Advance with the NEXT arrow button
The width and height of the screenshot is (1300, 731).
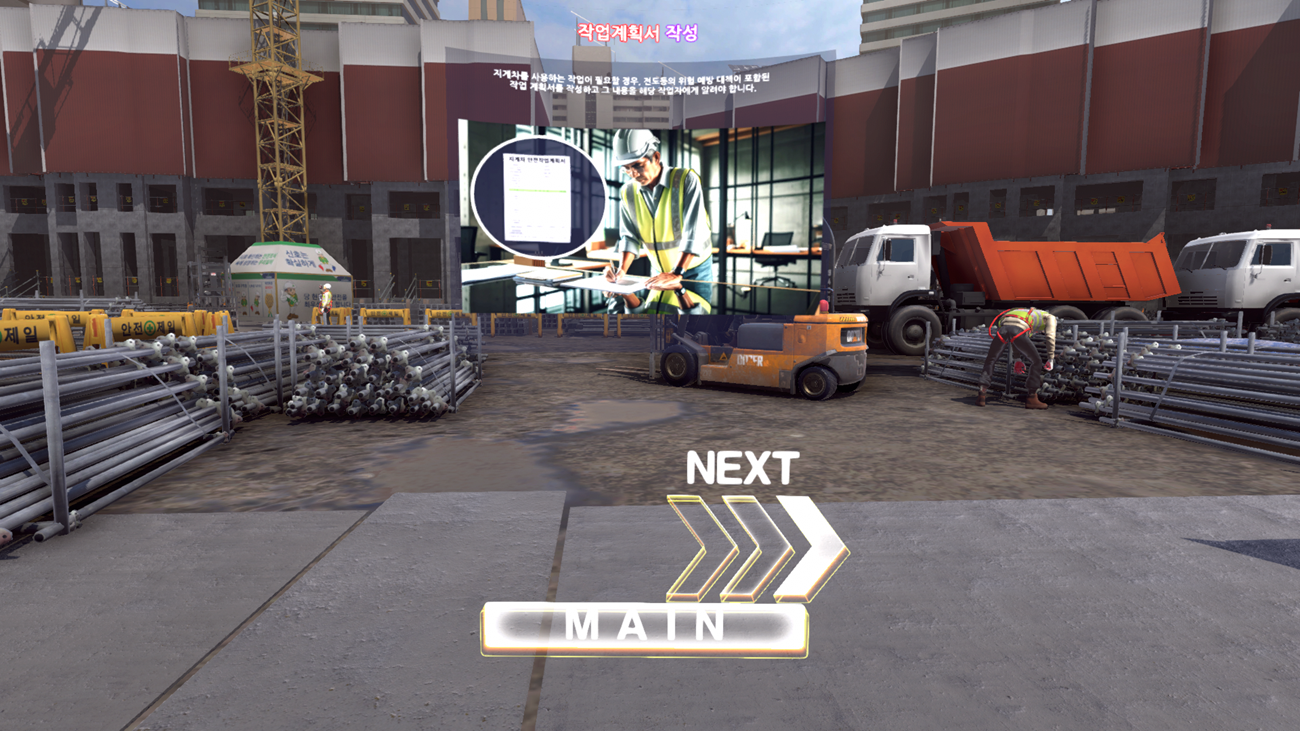pos(757,546)
